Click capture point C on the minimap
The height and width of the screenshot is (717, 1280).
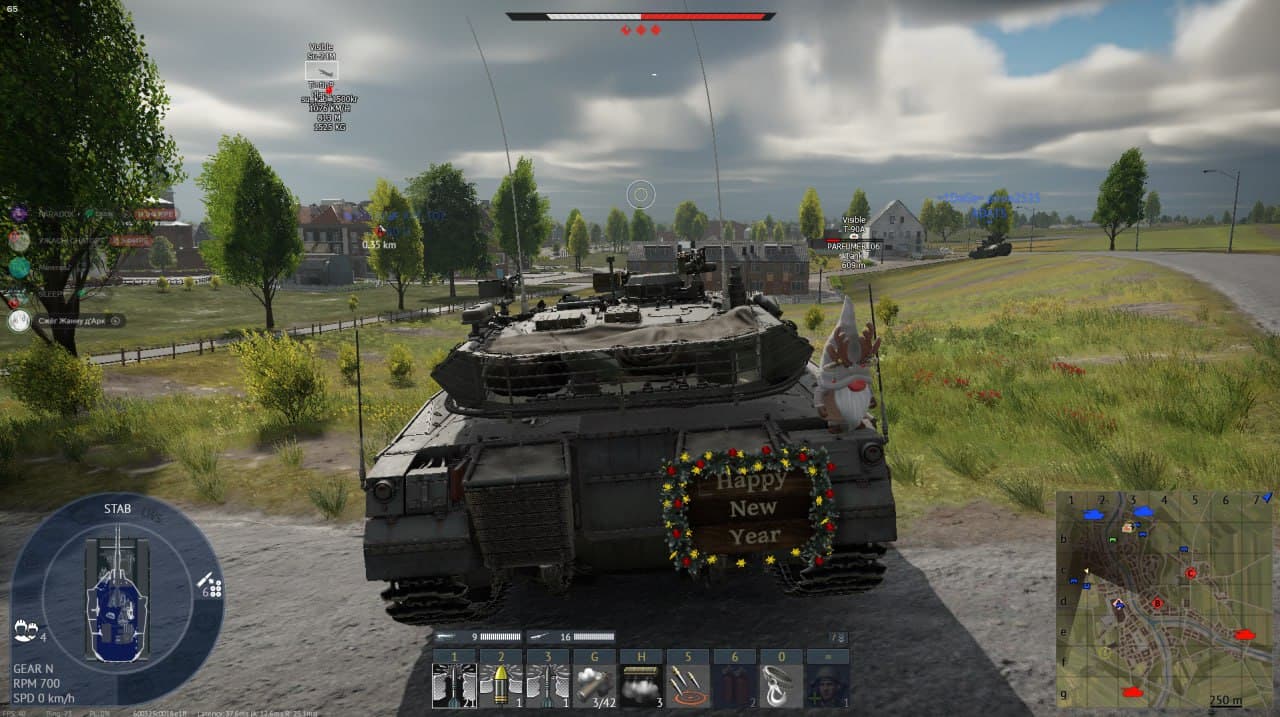[1191, 573]
